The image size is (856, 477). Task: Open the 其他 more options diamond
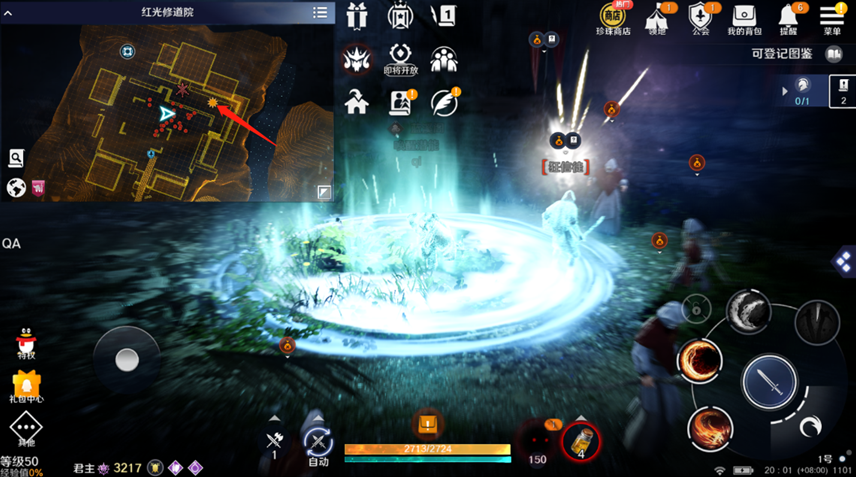[25, 431]
